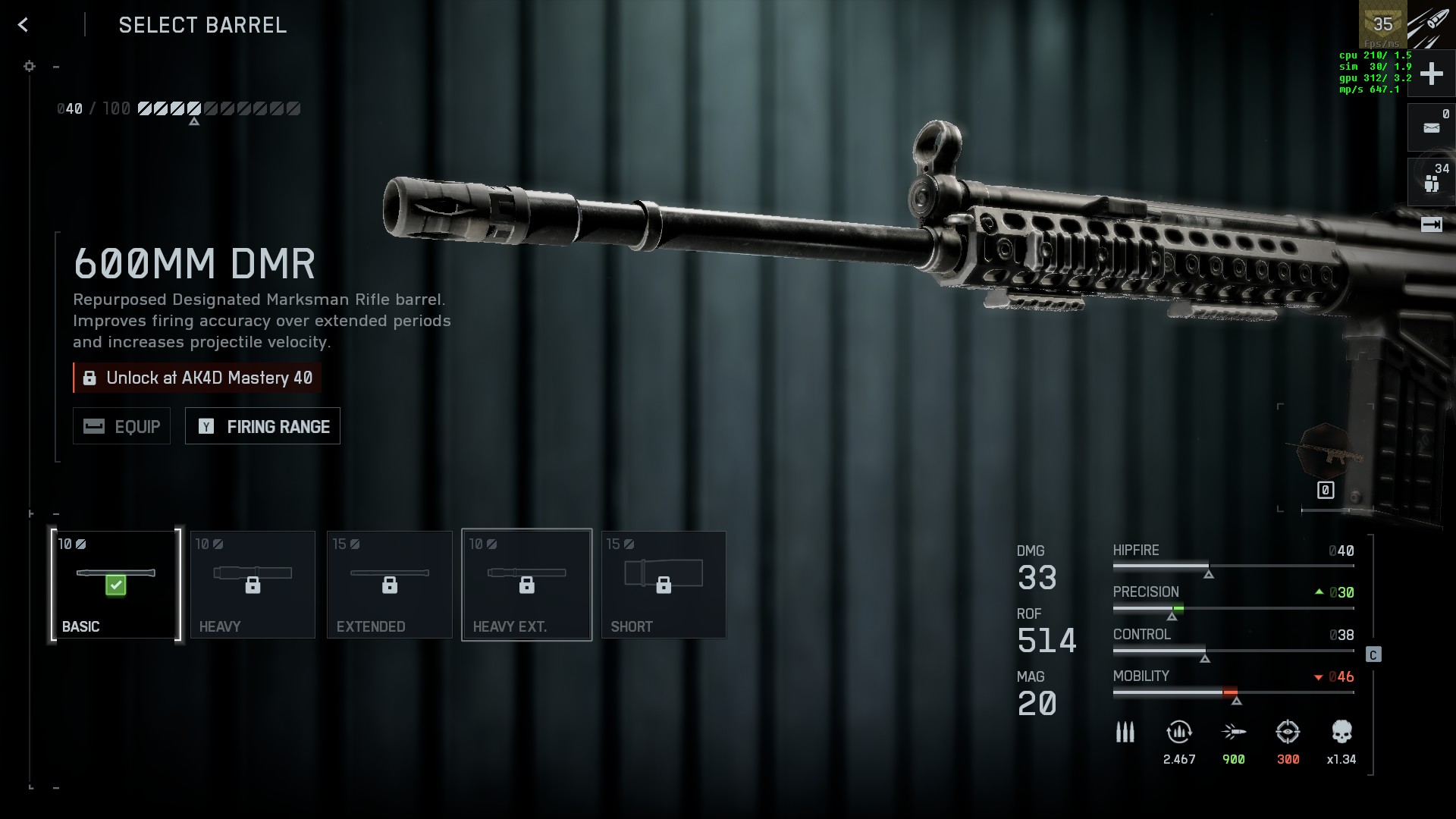Select the Basic barrel slot
The width and height of the screenshot is (1456, 819).
click(116, 585)
